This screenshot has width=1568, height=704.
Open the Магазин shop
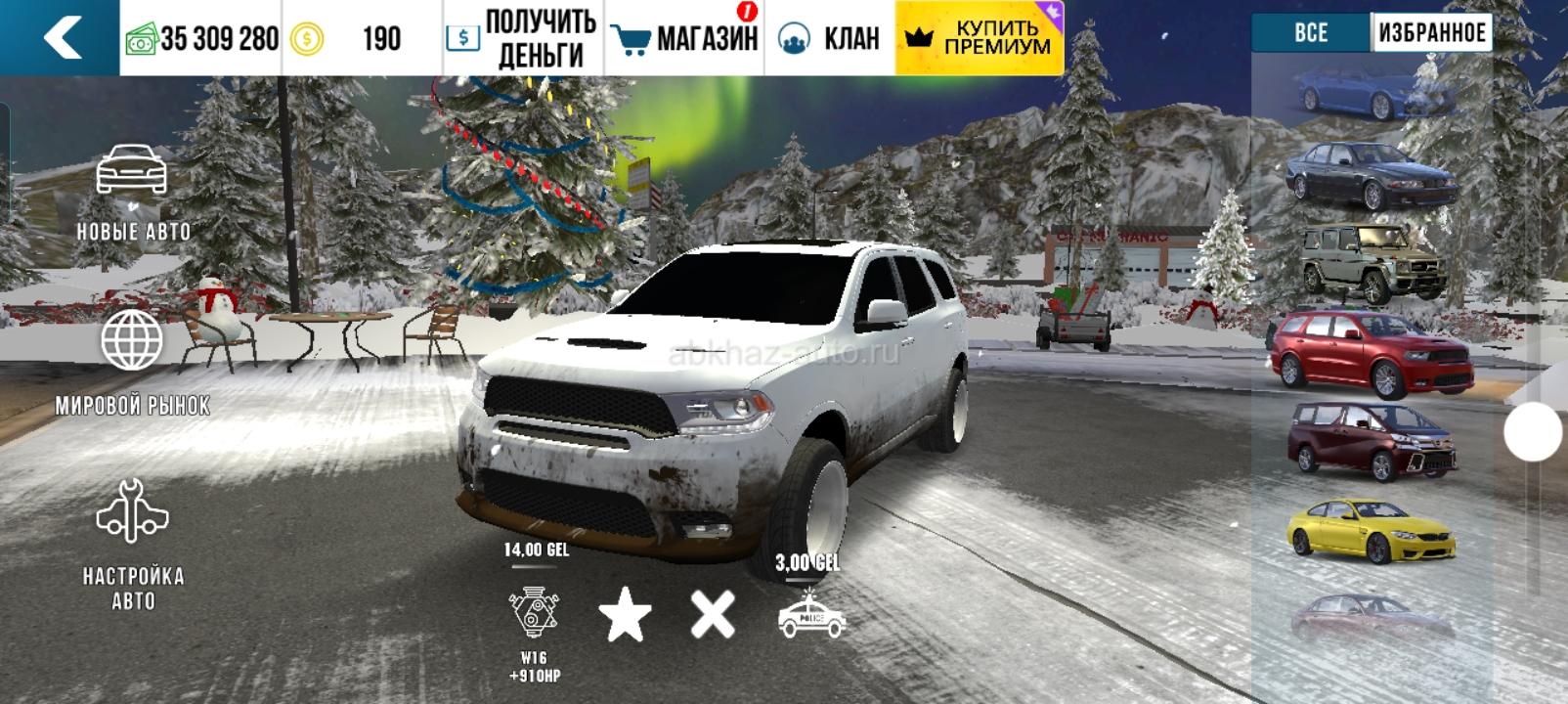(x=685, y=38)
